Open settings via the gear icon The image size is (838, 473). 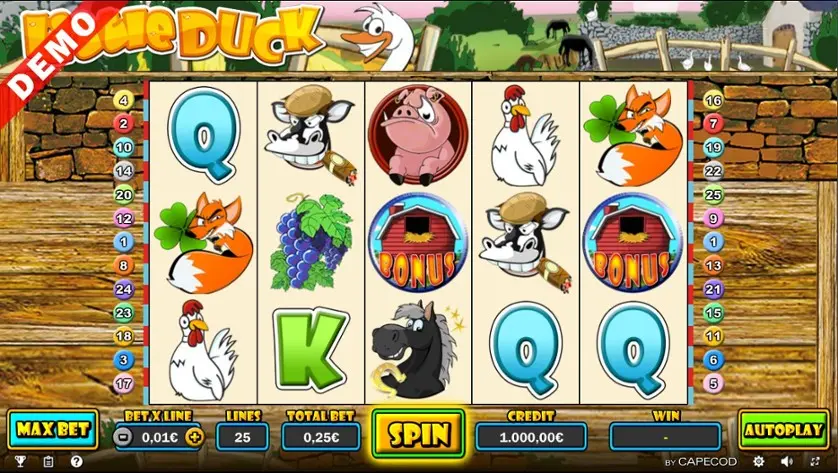coord(758,462)
